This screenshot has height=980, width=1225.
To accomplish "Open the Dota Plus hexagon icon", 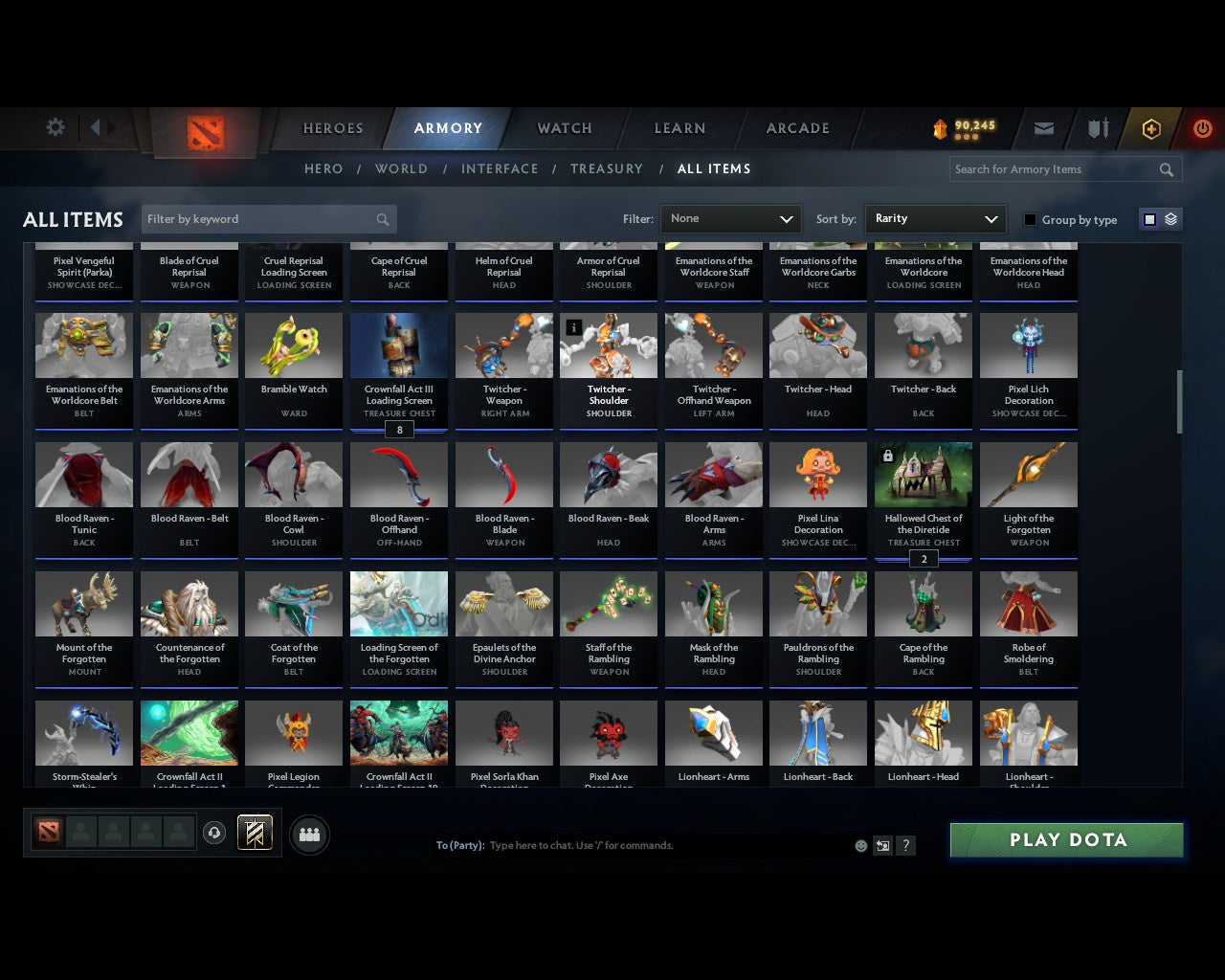I will (1151, 128).
